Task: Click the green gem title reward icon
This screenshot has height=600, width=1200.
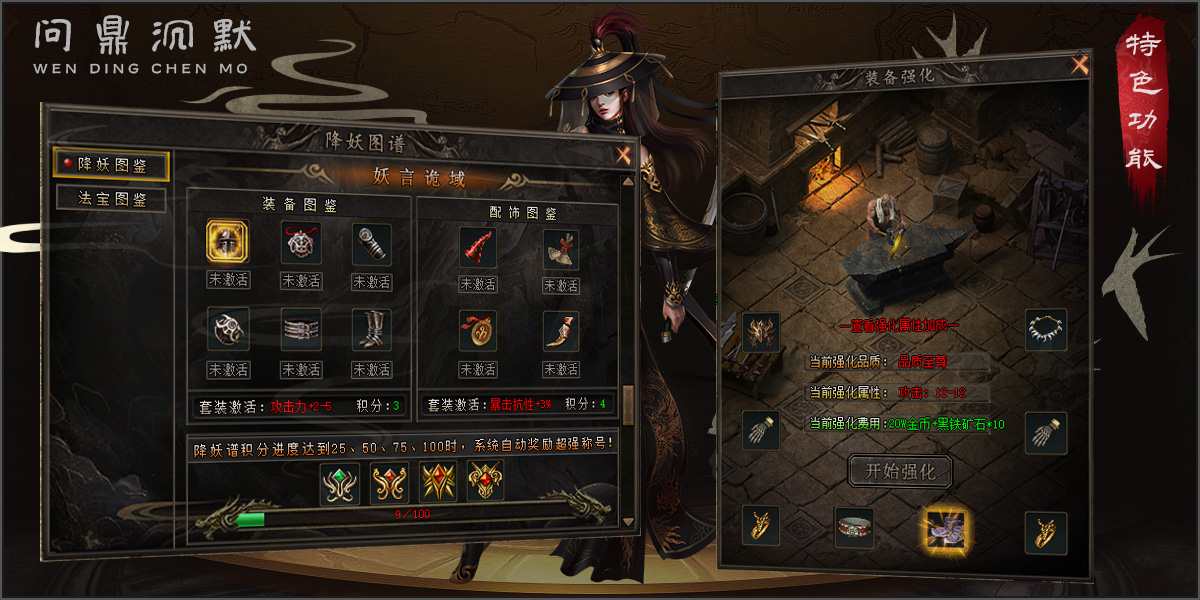Action: coord(340,483)
